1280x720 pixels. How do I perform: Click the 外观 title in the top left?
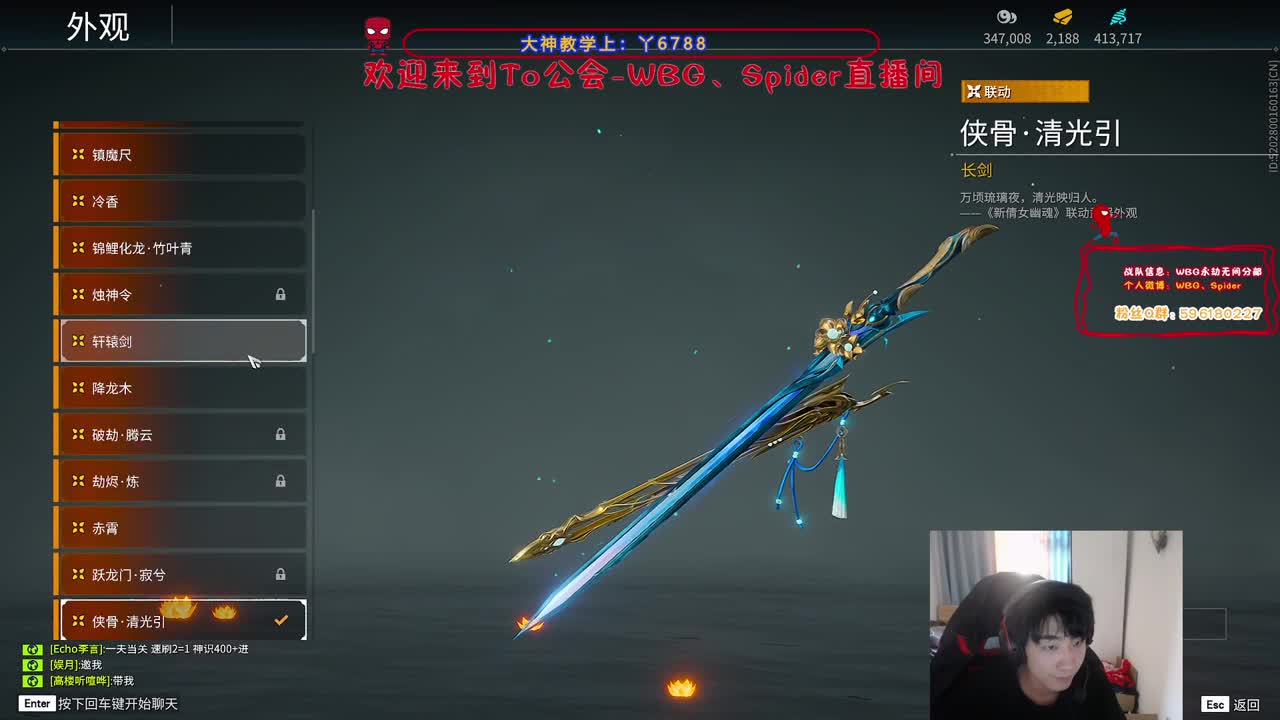tap(97, 28)
